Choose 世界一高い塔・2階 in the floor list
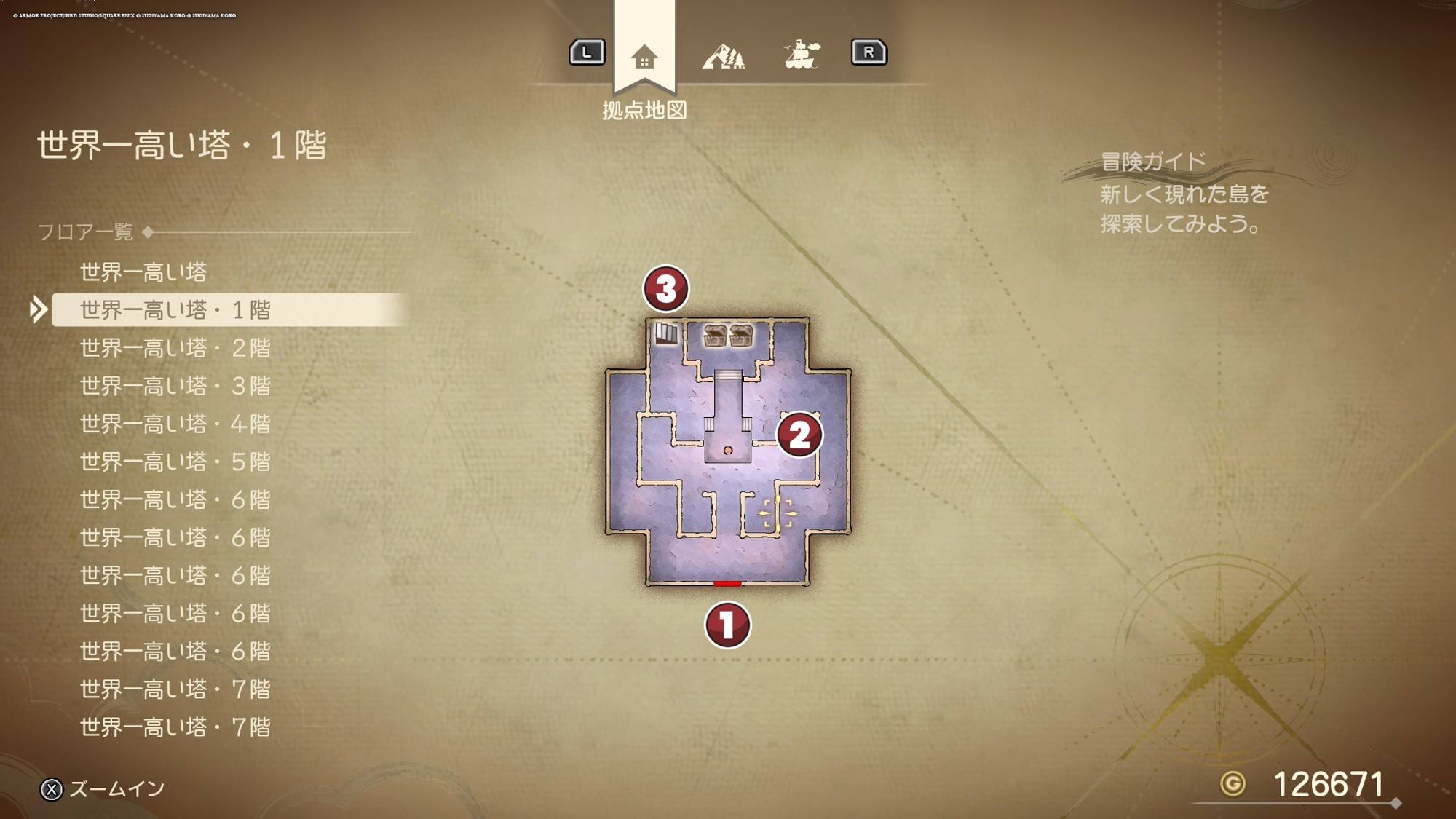Screen dimensions: 1456x819 click(x=175, y=348)
